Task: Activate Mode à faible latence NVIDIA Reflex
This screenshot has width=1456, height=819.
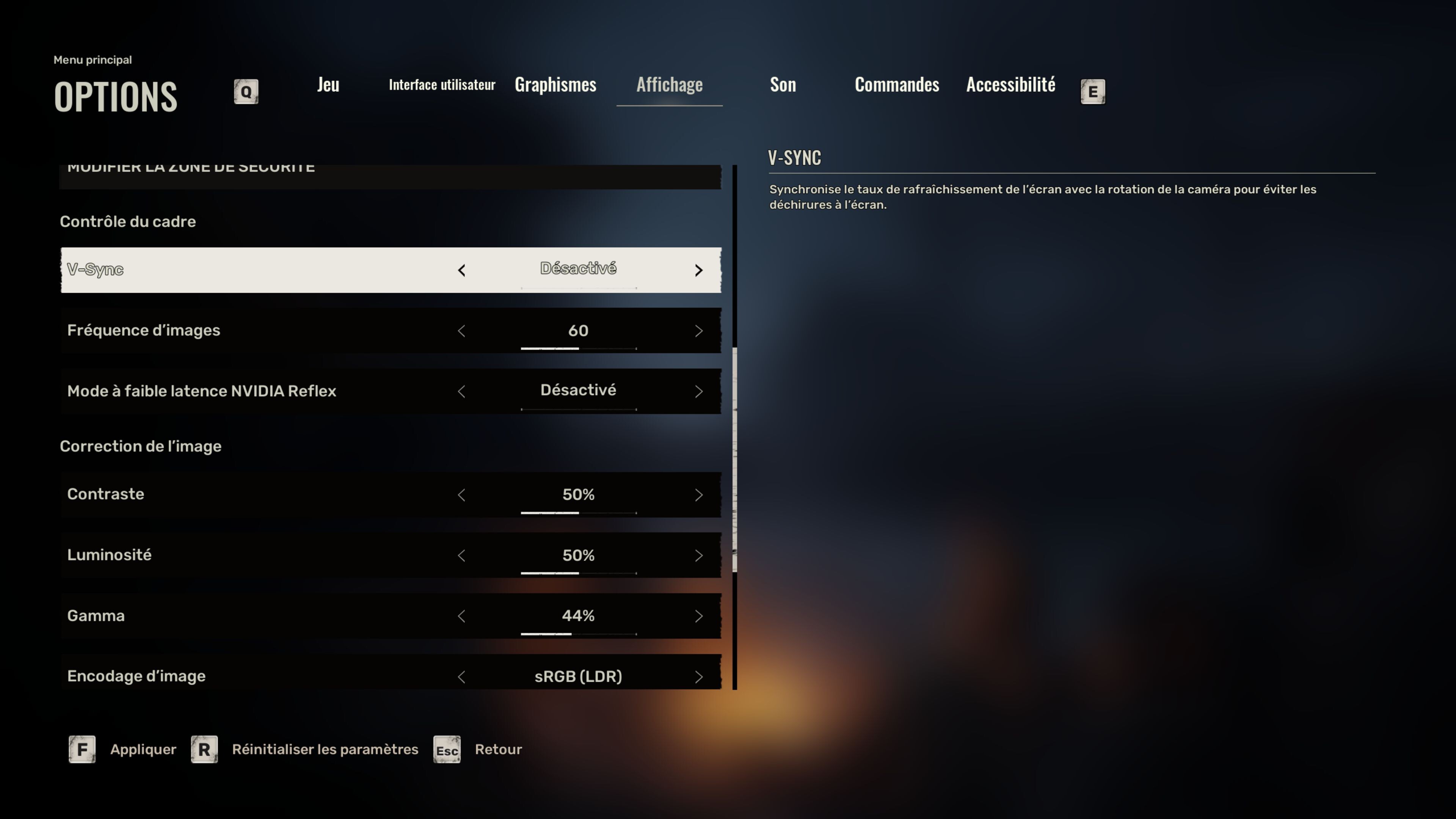Action: [x=698, y=391]
